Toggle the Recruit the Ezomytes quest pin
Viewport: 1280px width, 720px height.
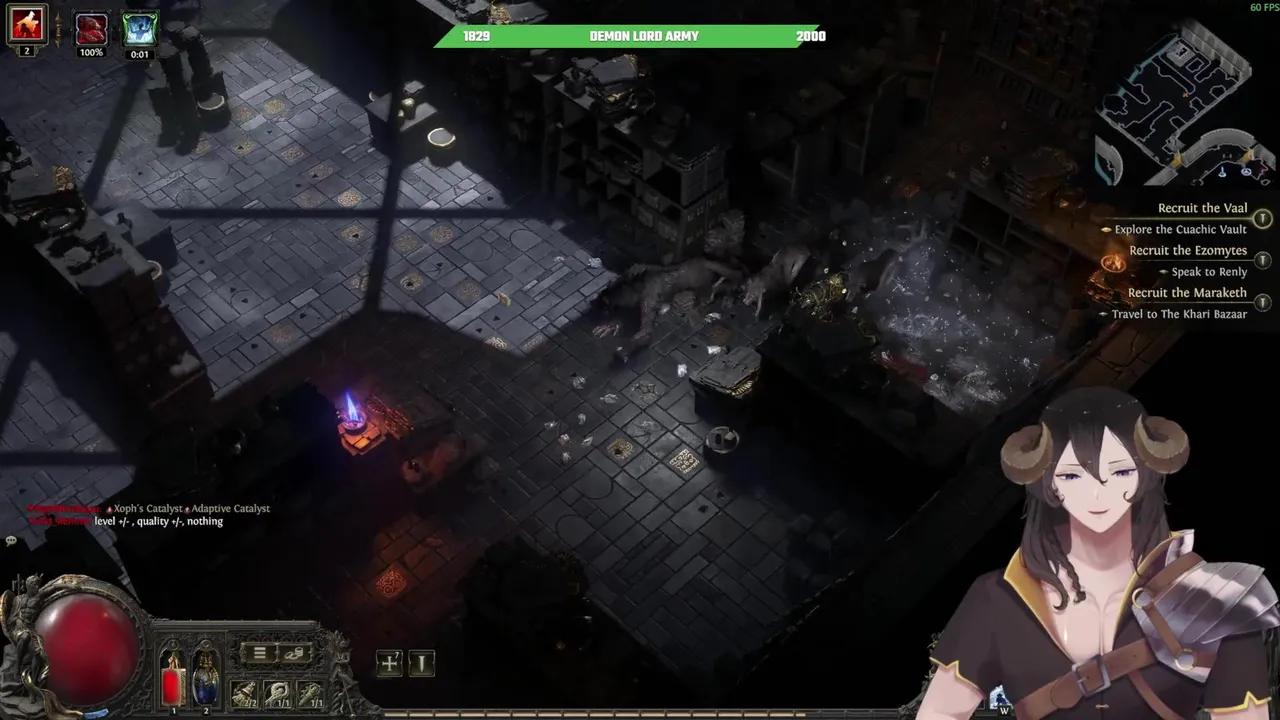[x=1262, y=259]
